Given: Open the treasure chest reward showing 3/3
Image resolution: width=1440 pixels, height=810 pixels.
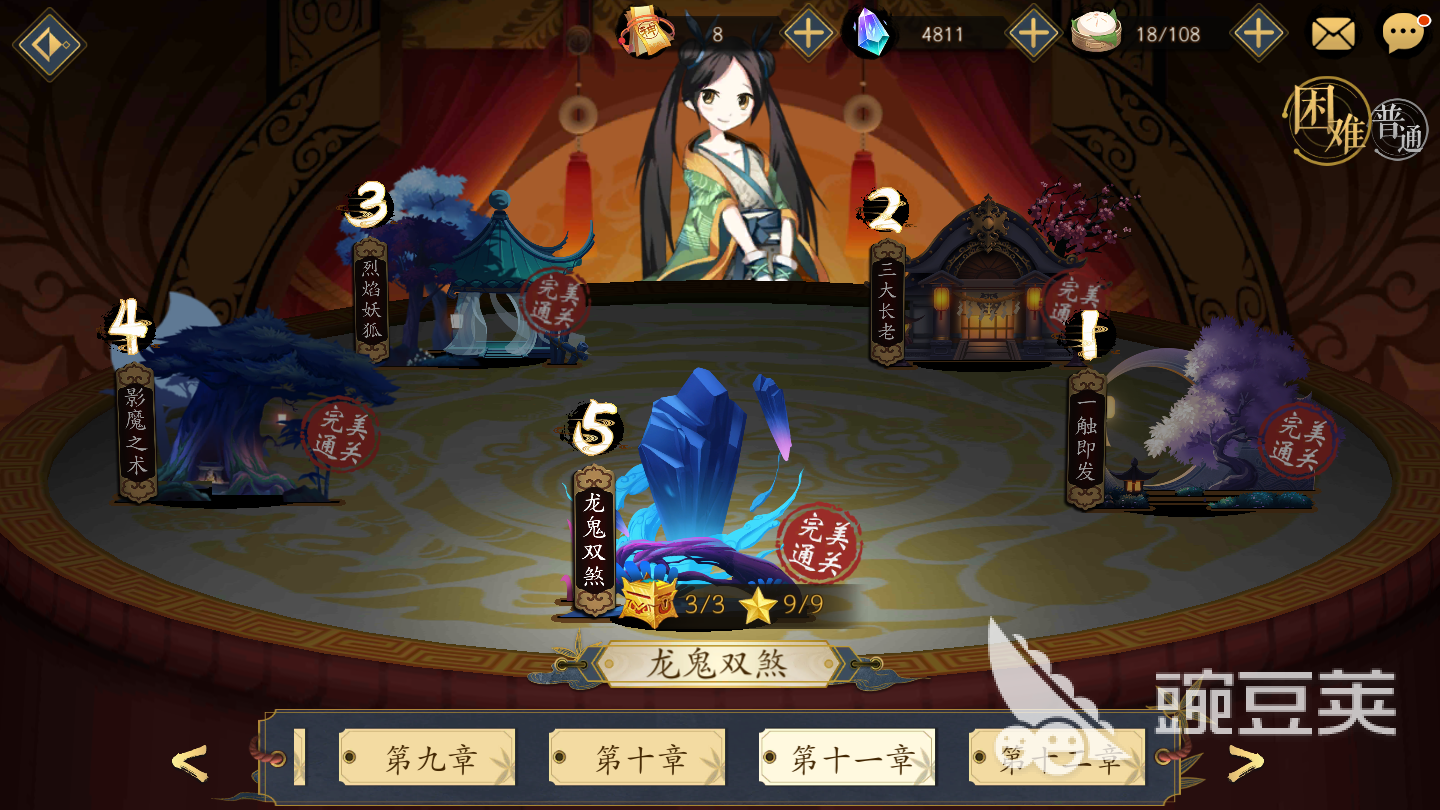Looking at the screenshot, I should [648, 601].
